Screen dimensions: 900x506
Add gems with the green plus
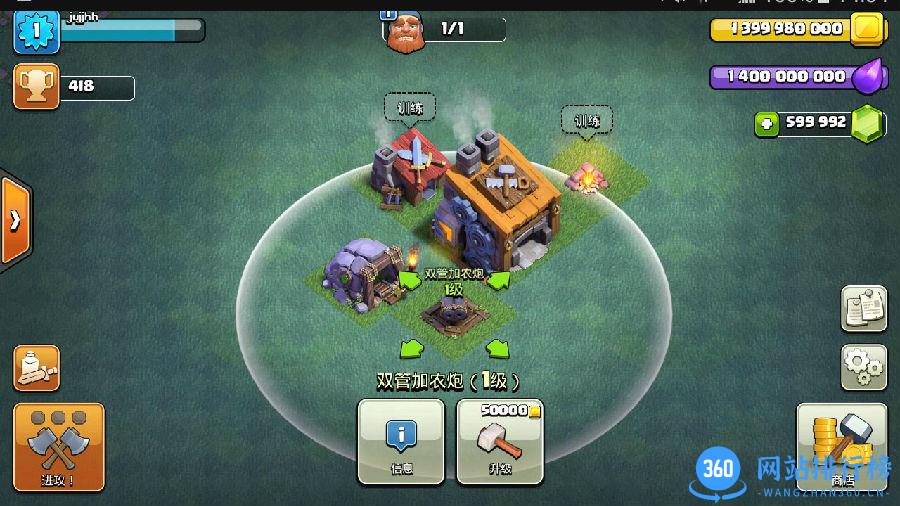pyautogui.click(x=767, y=124)
